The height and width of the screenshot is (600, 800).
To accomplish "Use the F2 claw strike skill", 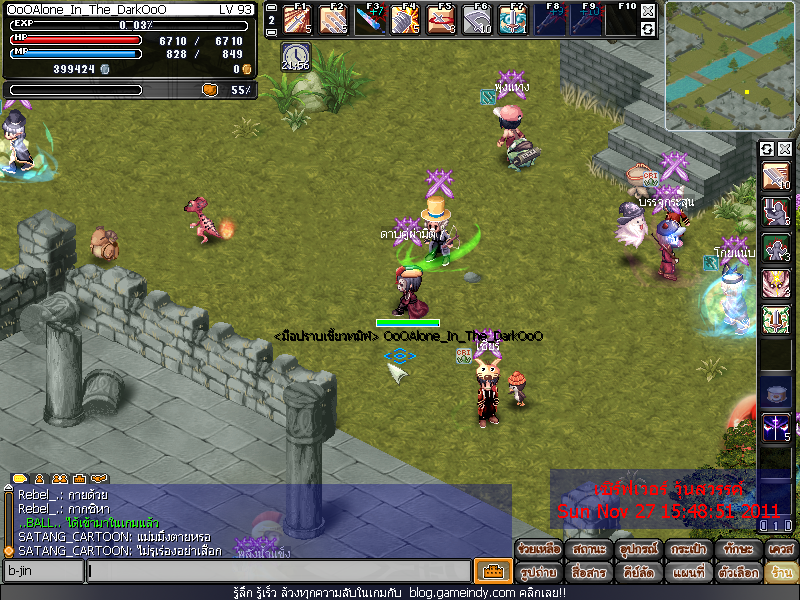I will (x=333, y=19).
